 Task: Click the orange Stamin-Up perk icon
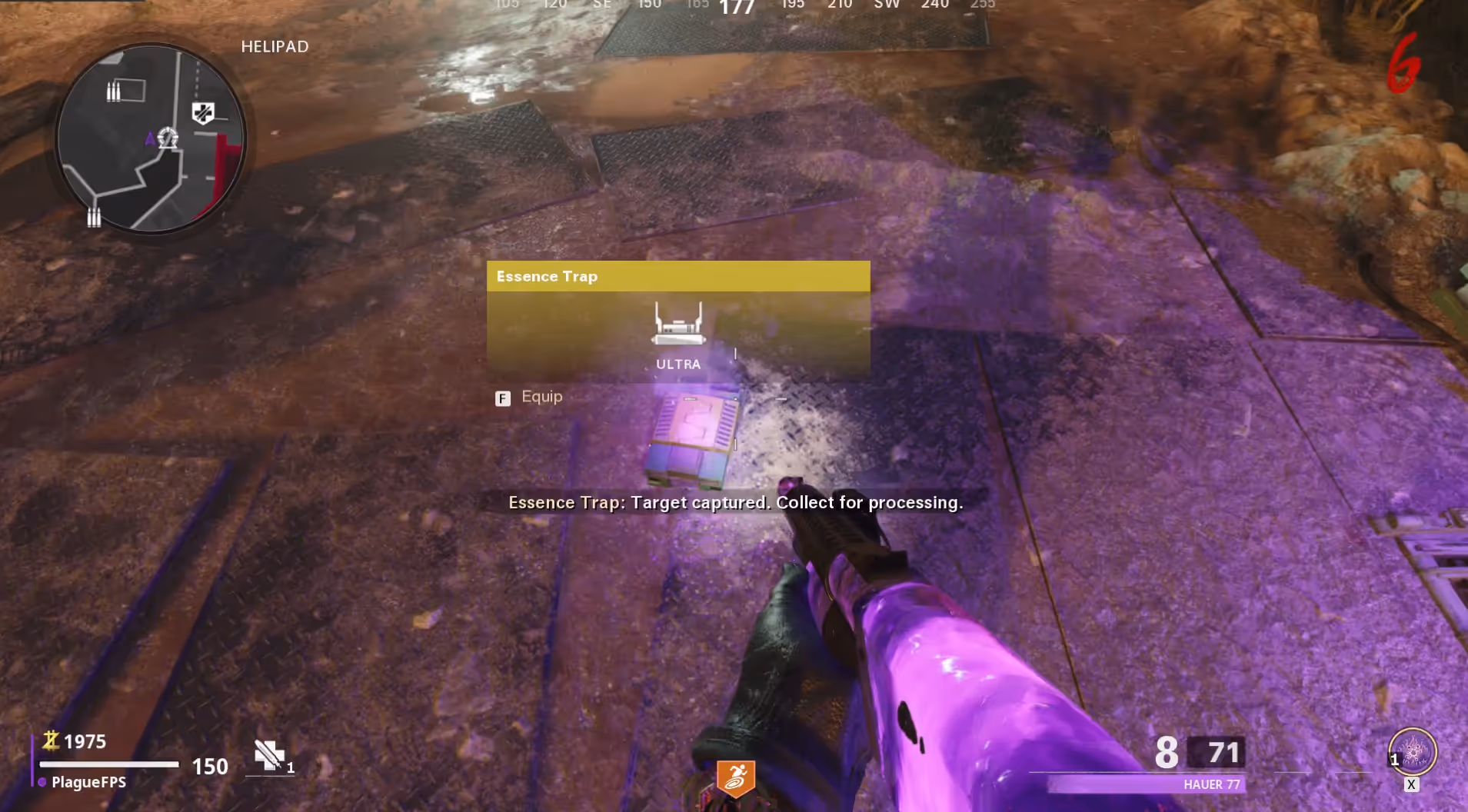click(x=735, y=779)
